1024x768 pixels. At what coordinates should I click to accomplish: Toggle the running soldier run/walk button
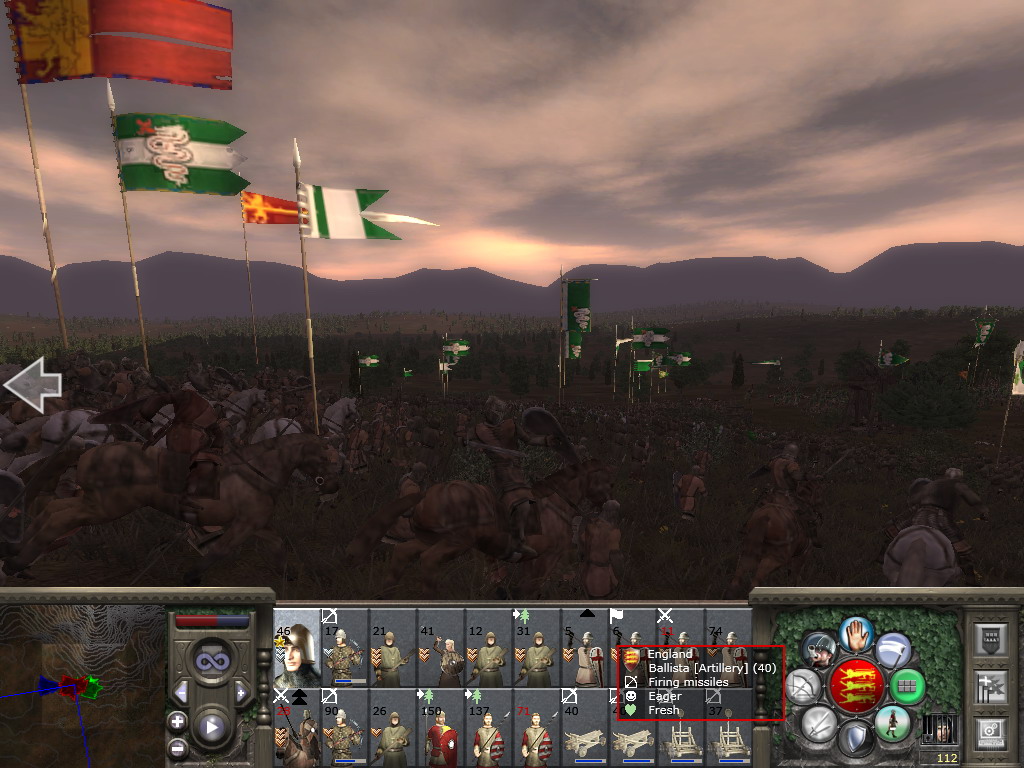click(893, 722)
